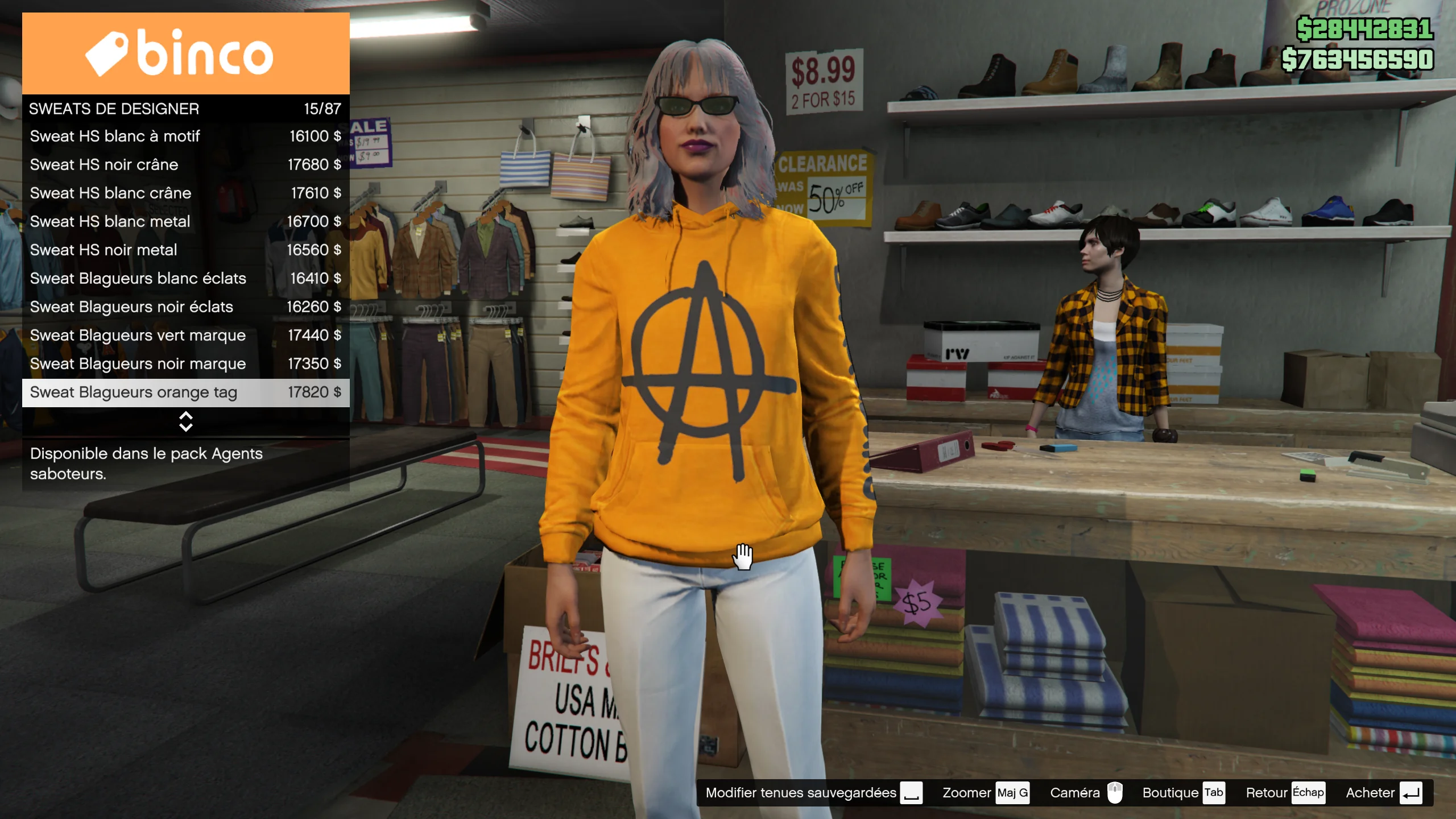The height and width of the screenshot is (819, 1456).
Task: Go back with Retour
Action: (x=1285, y=793)
